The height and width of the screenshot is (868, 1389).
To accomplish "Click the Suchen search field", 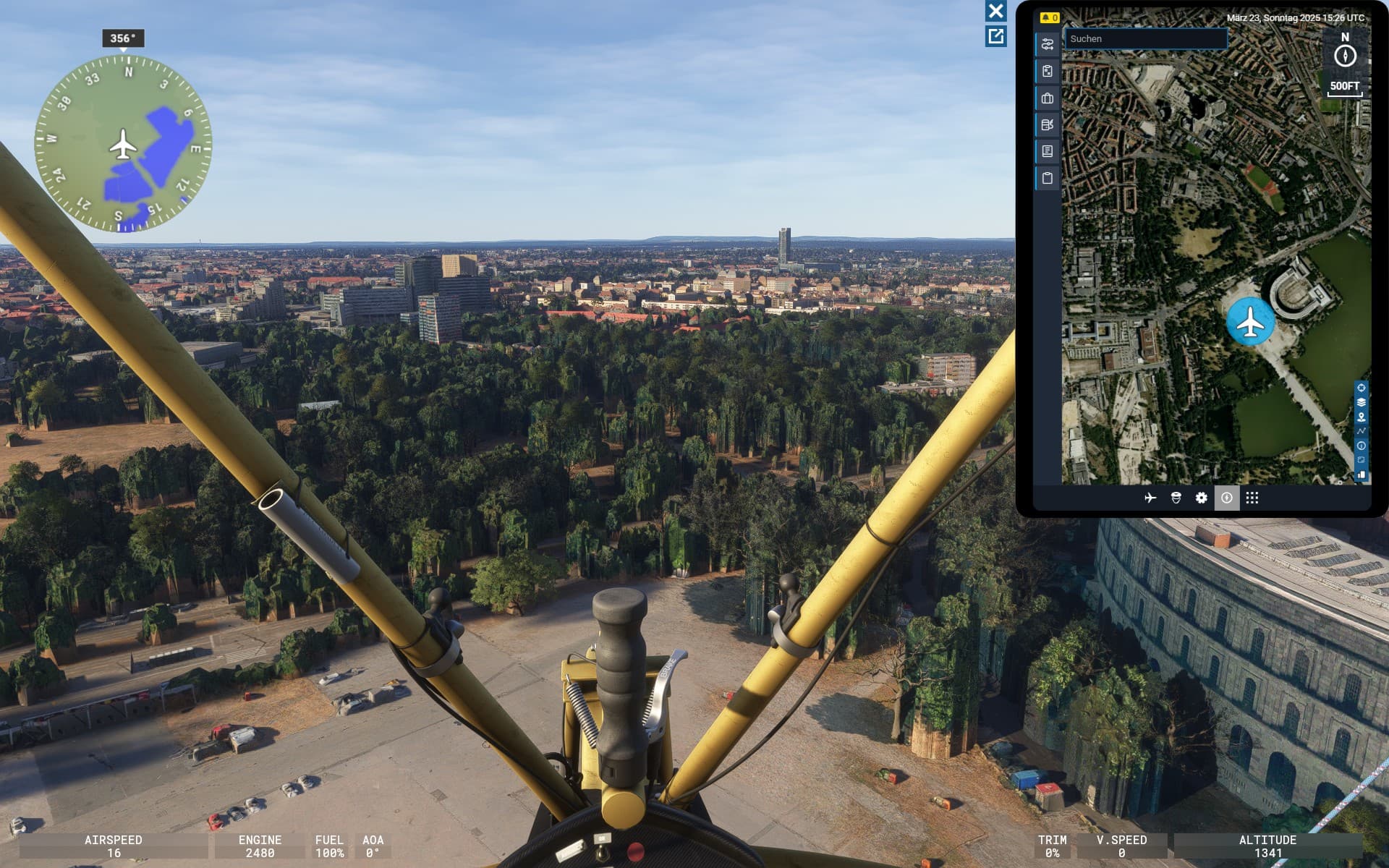I will (1145, 39).
